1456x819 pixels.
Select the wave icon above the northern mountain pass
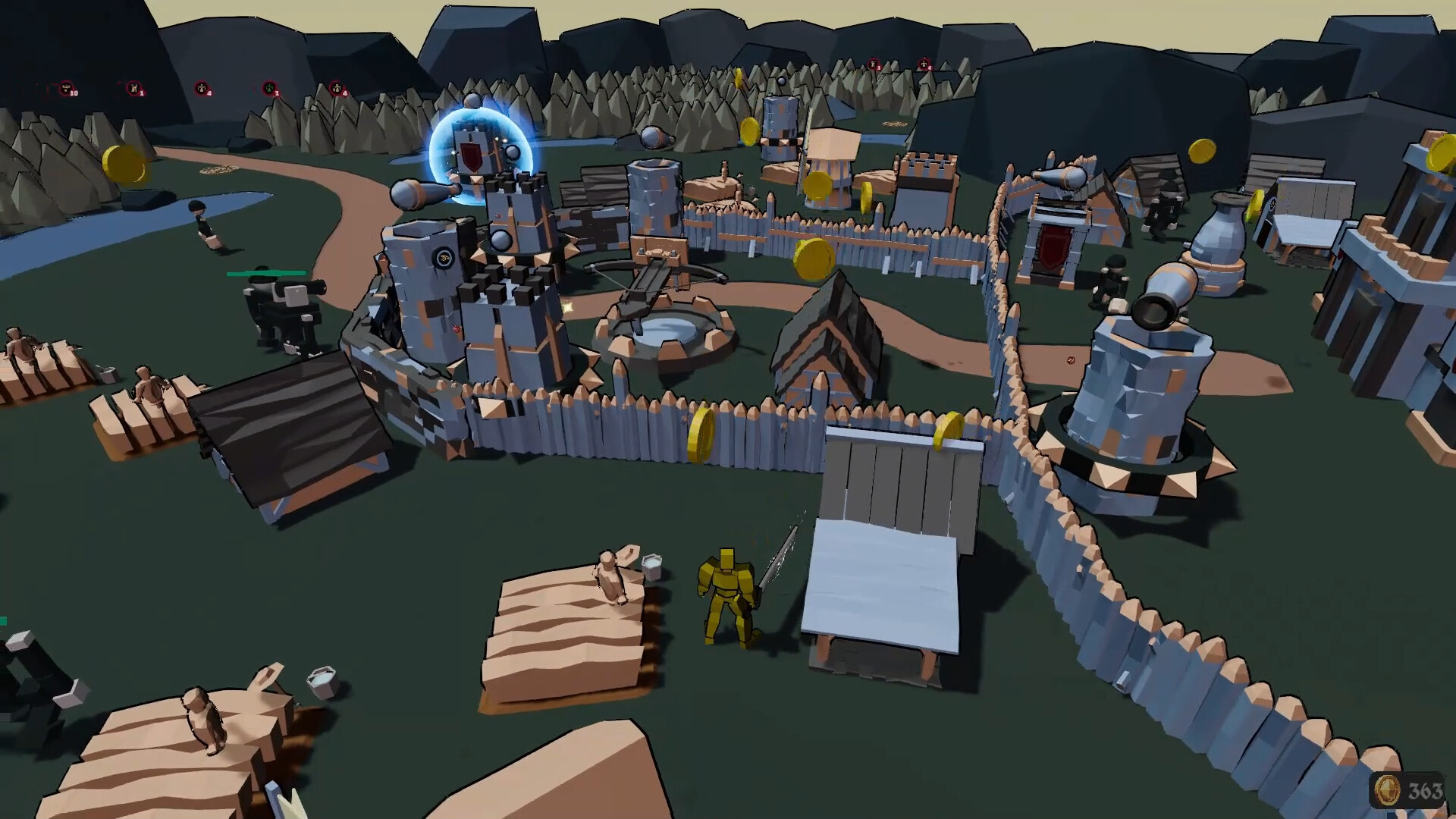pos(874,64)
